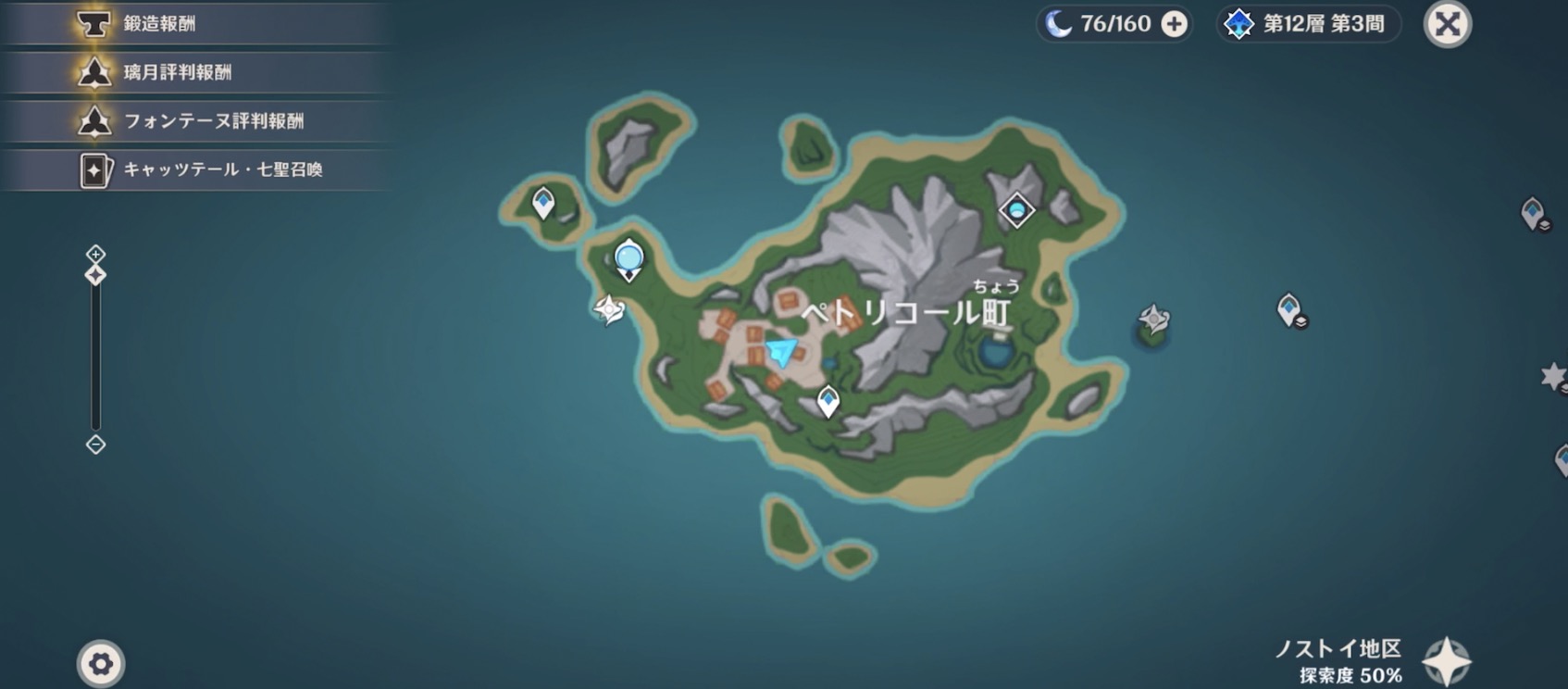Click the white sigil marker on the west coast
This screenshot has width=1568, height=689.
[x=610, y=308]
